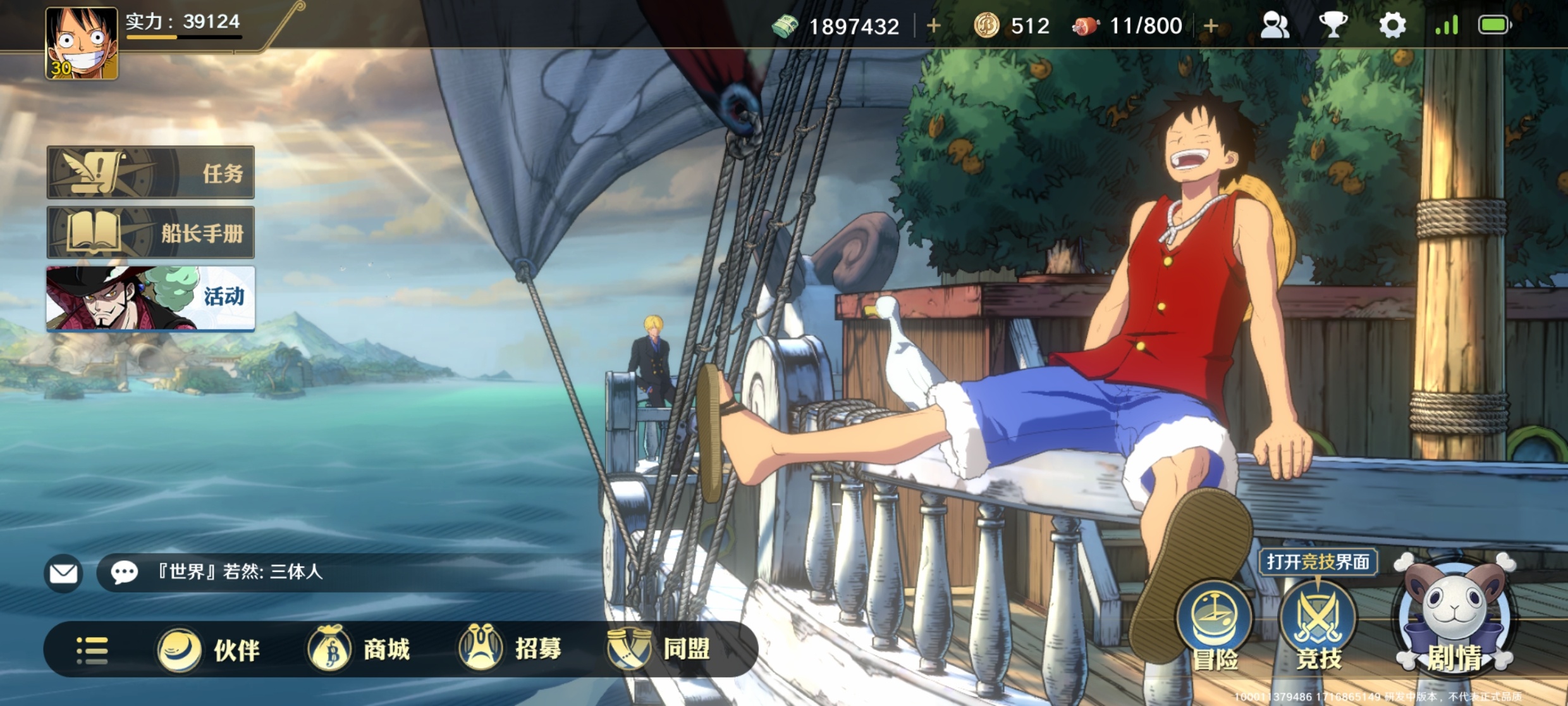This screenshot has width=1568, height=706.
Task: Open the 船长手册 captain's handbook
Action: pyautogui.click(x=150, y=232)
